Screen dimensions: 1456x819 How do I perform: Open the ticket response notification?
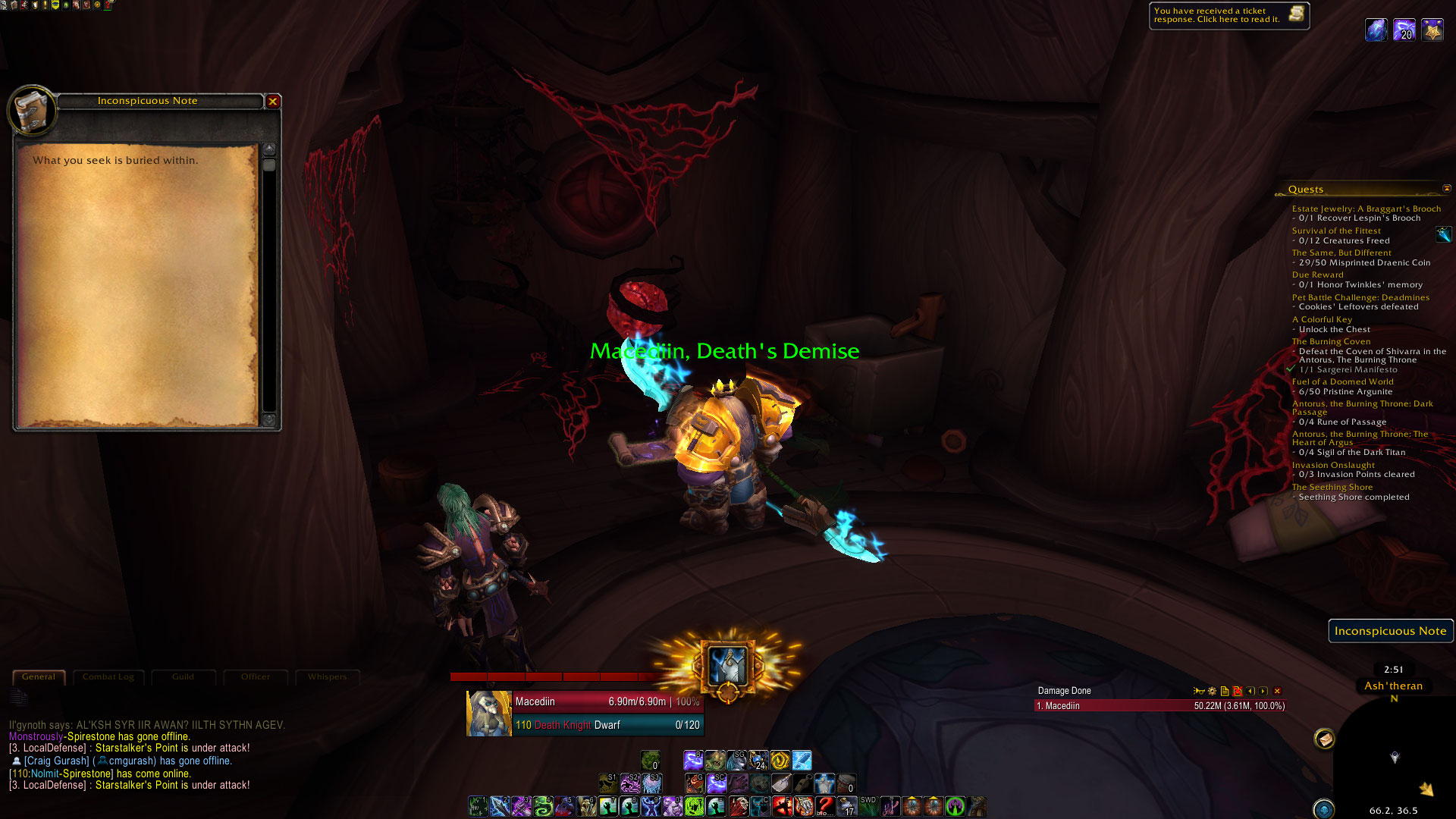click(x=1228, y=15)
